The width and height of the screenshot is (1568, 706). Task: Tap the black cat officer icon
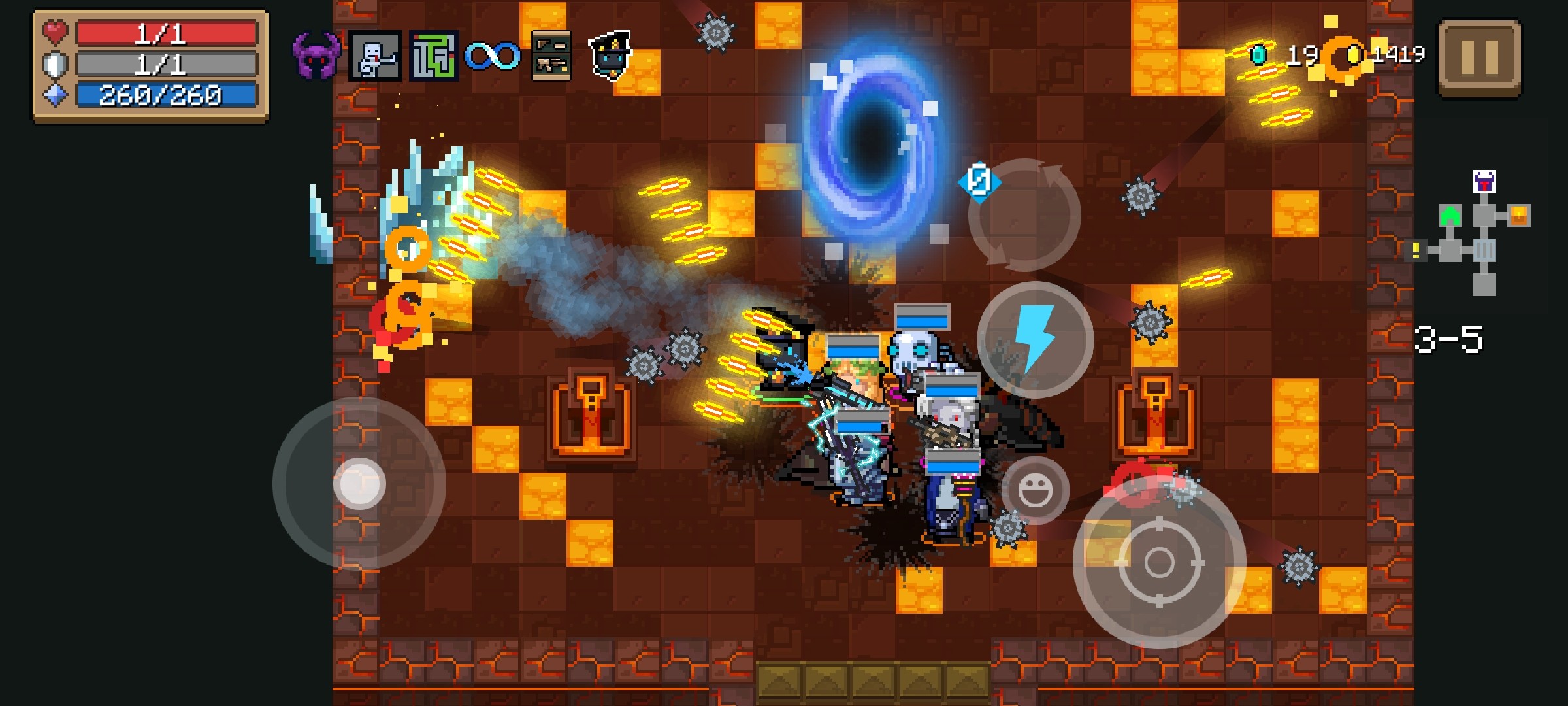(x=610, y=55)
